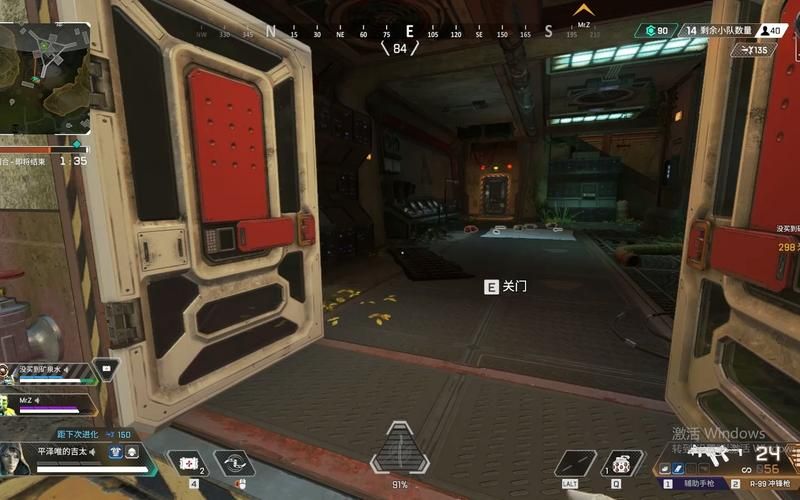Activate the tactical ability icon
The height and width of the screenshot is (500, 800).
pos(574,463)
